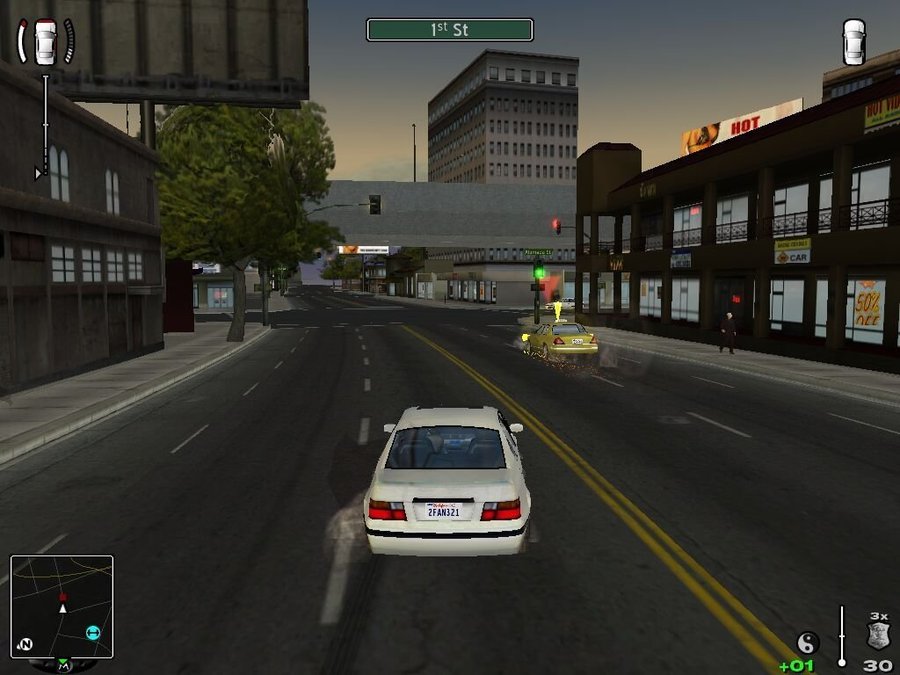Select the cyan marker on the minimap
The height and width of the screenshot is (675, 900).
(93, 632)
